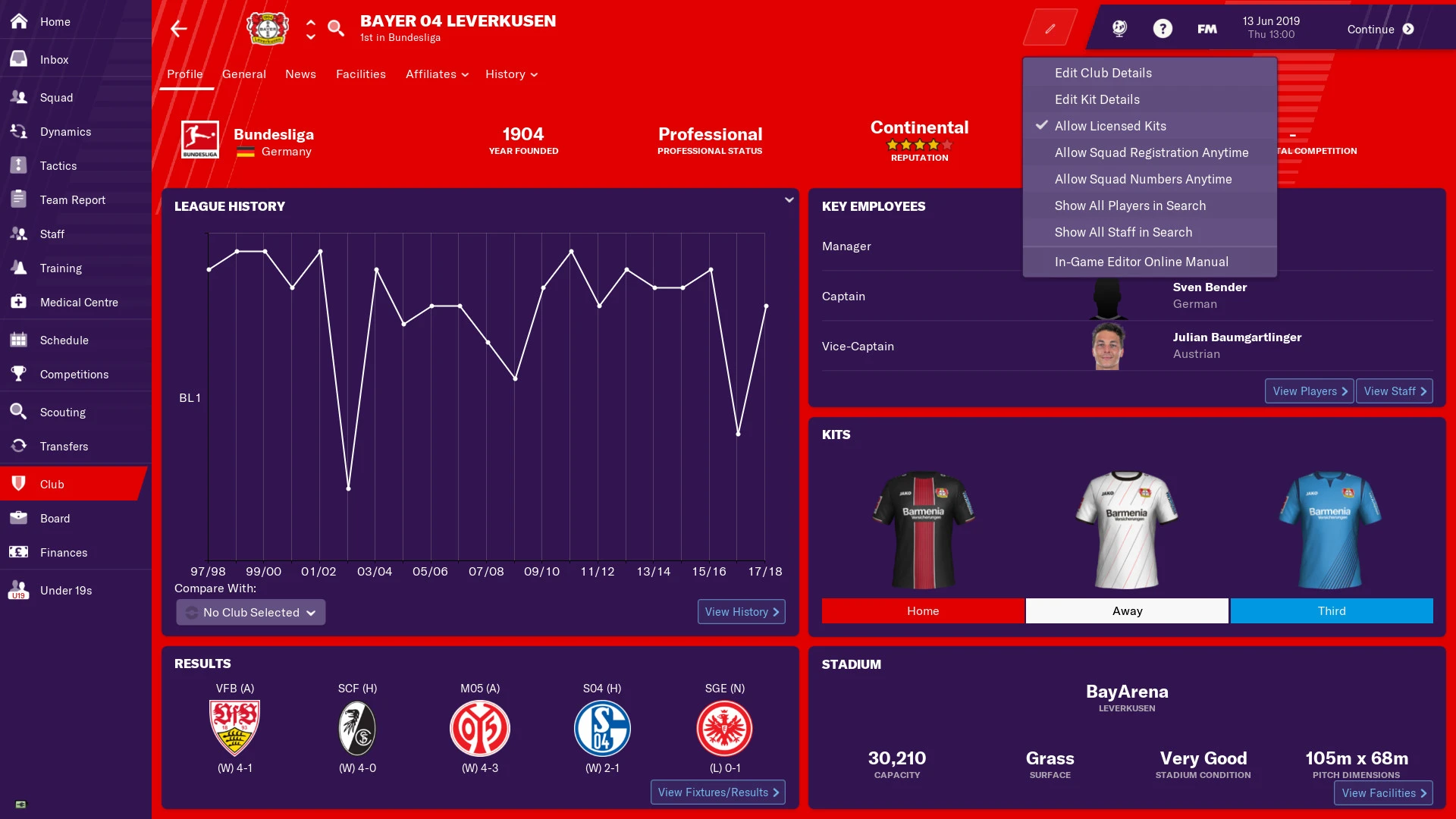Click View Facilities for BayArena
Image resolution: width=1456 pixels, height=819 pixels.
(1382, 792)
